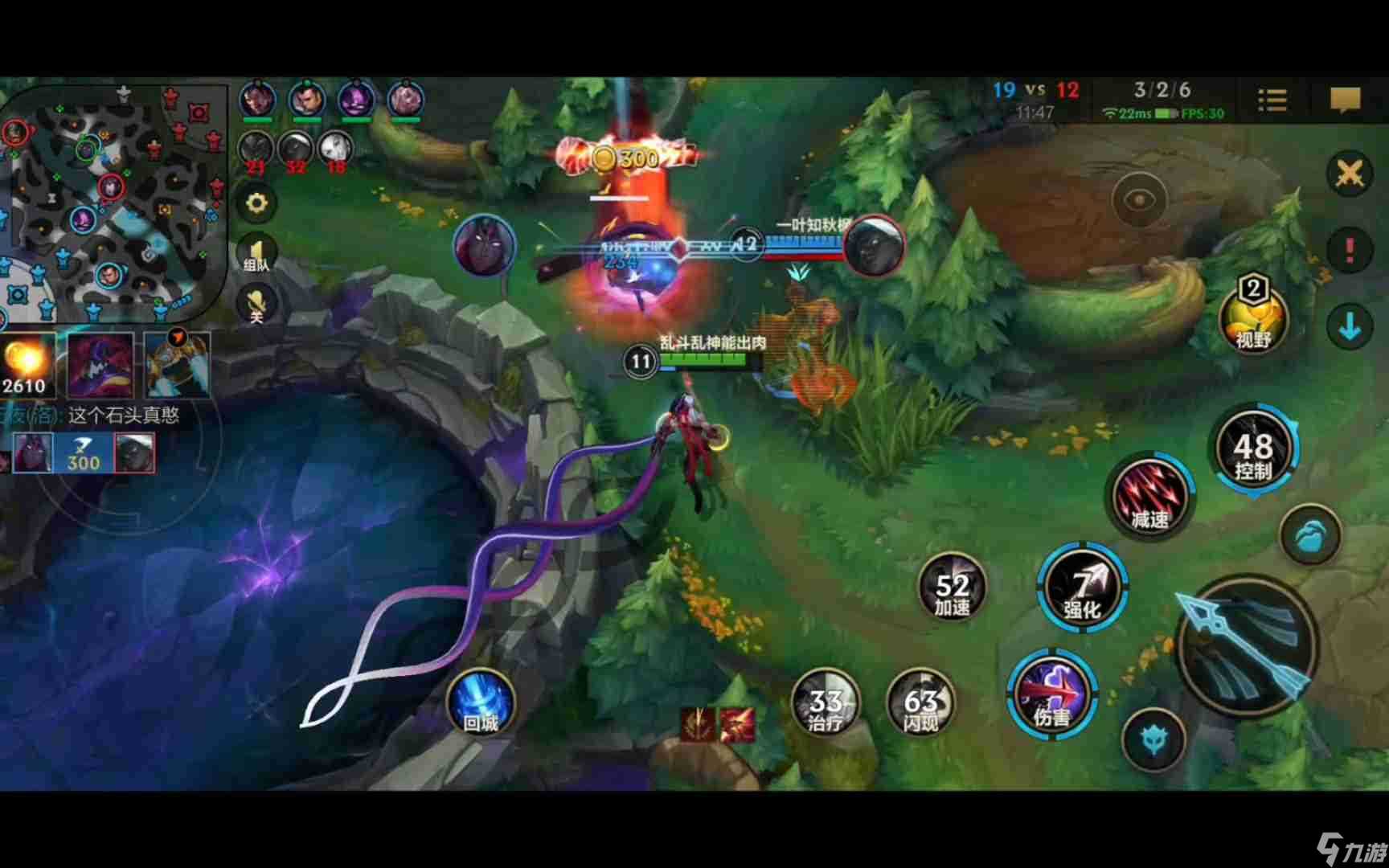Send the red exclamation danger ping
Viewport: 1389px width, 868px height.
pyautogui.click(x=1349, y=250)
